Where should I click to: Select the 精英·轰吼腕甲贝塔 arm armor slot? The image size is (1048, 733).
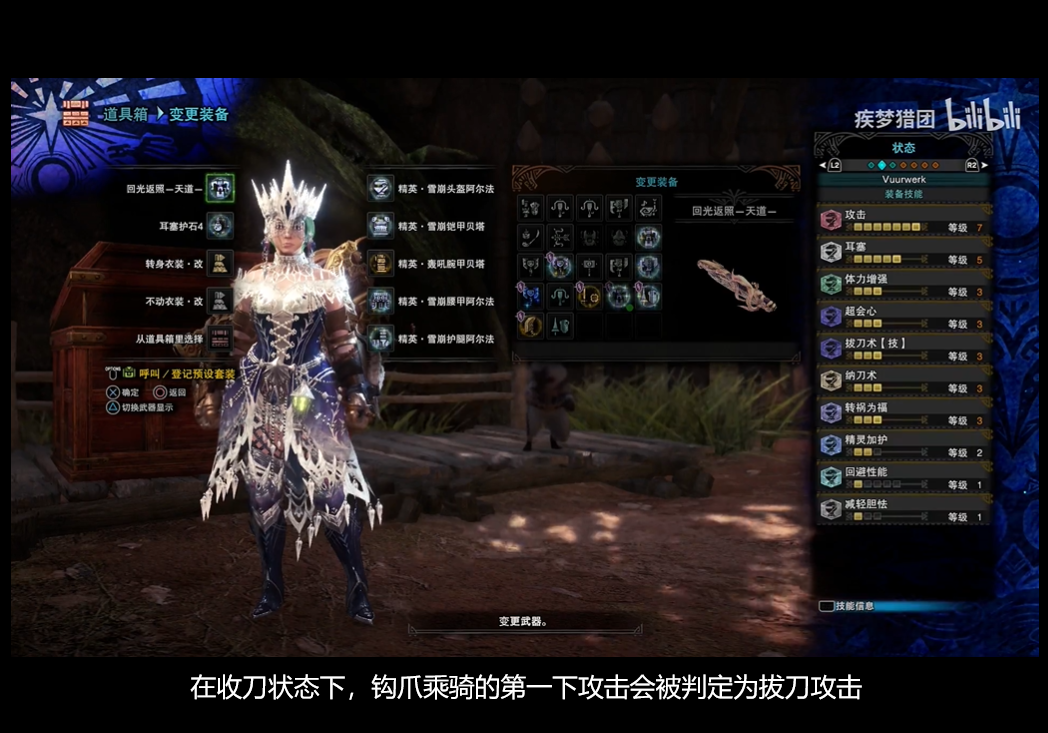(x=380, y=264)
